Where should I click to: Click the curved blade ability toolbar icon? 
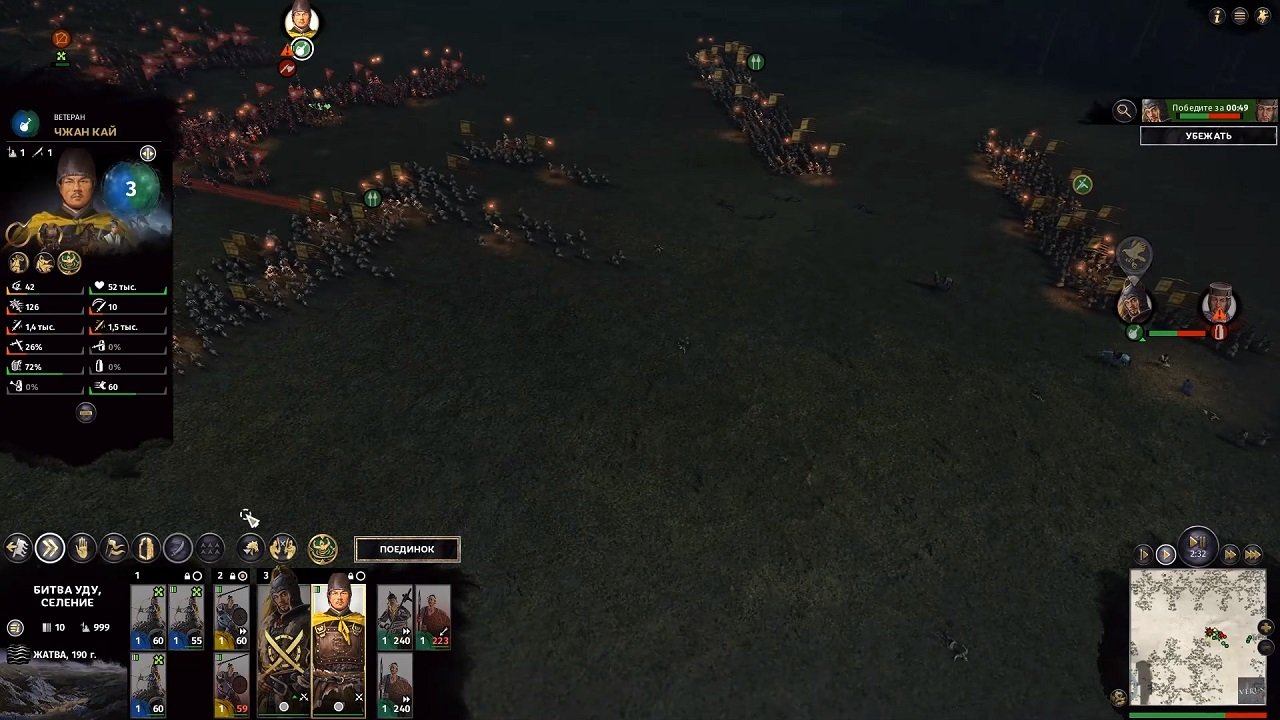178,547
